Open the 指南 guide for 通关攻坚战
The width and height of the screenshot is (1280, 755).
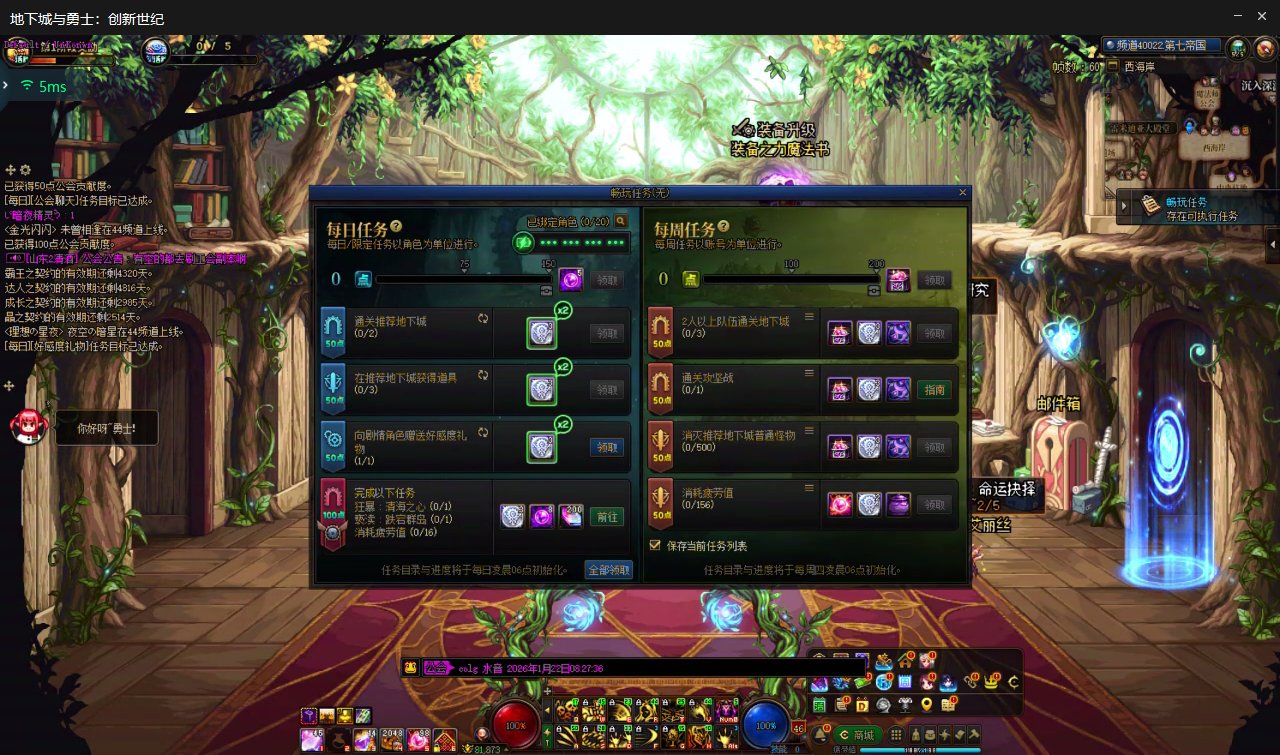tap(934, 390)
